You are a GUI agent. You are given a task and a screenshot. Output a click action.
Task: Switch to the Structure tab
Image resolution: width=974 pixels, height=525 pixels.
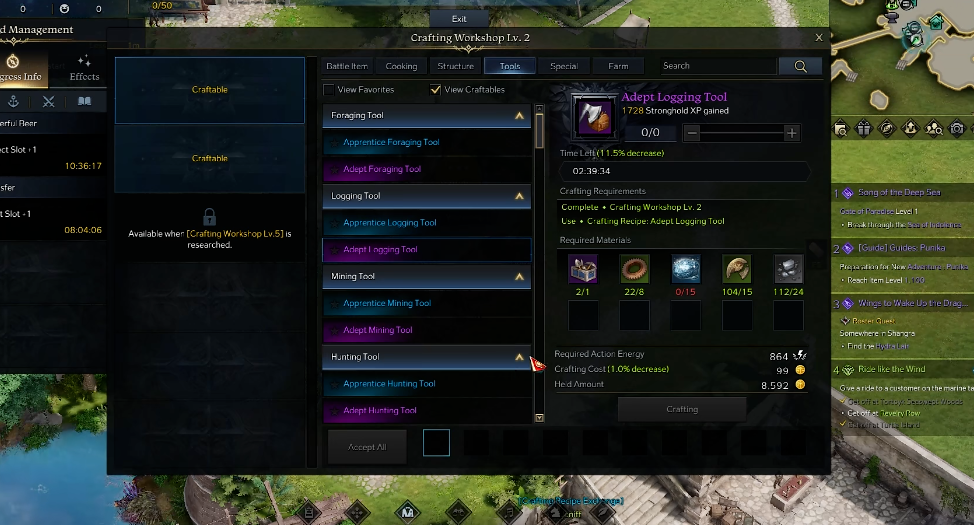pyautogui.click(x=455, y=66)
